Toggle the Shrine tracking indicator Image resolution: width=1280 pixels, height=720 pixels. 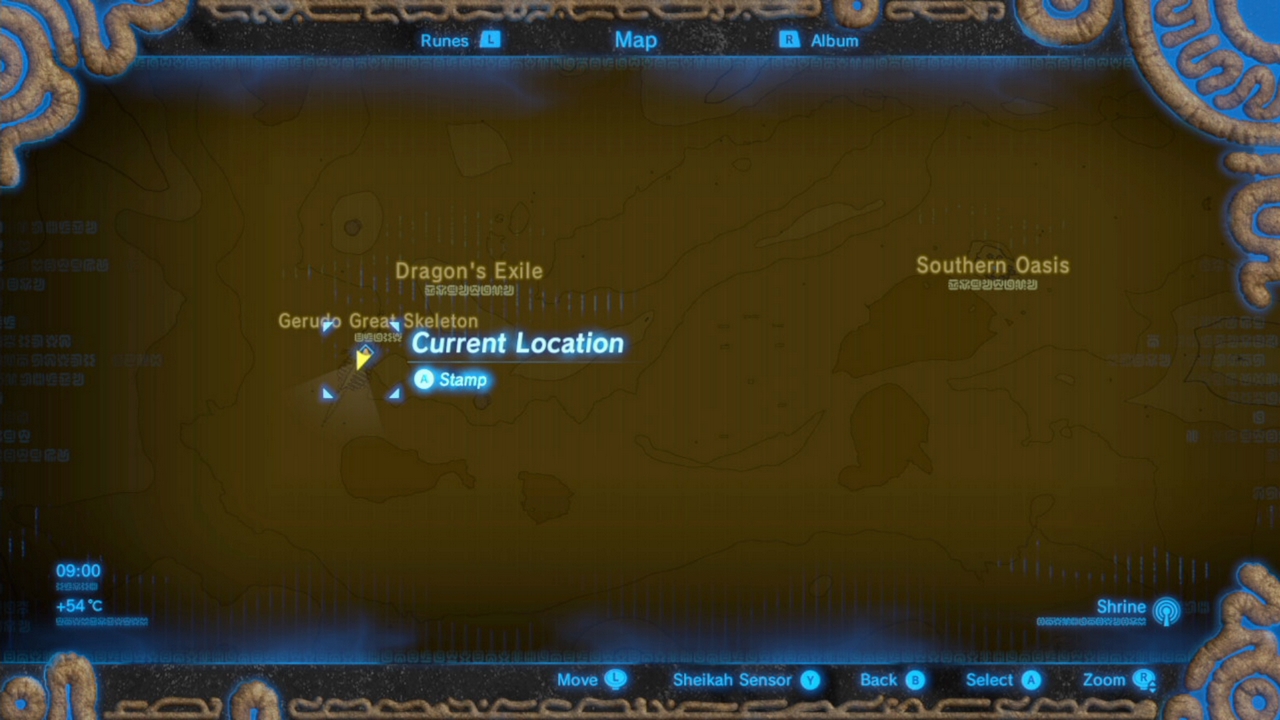[x=1167, y=611]
